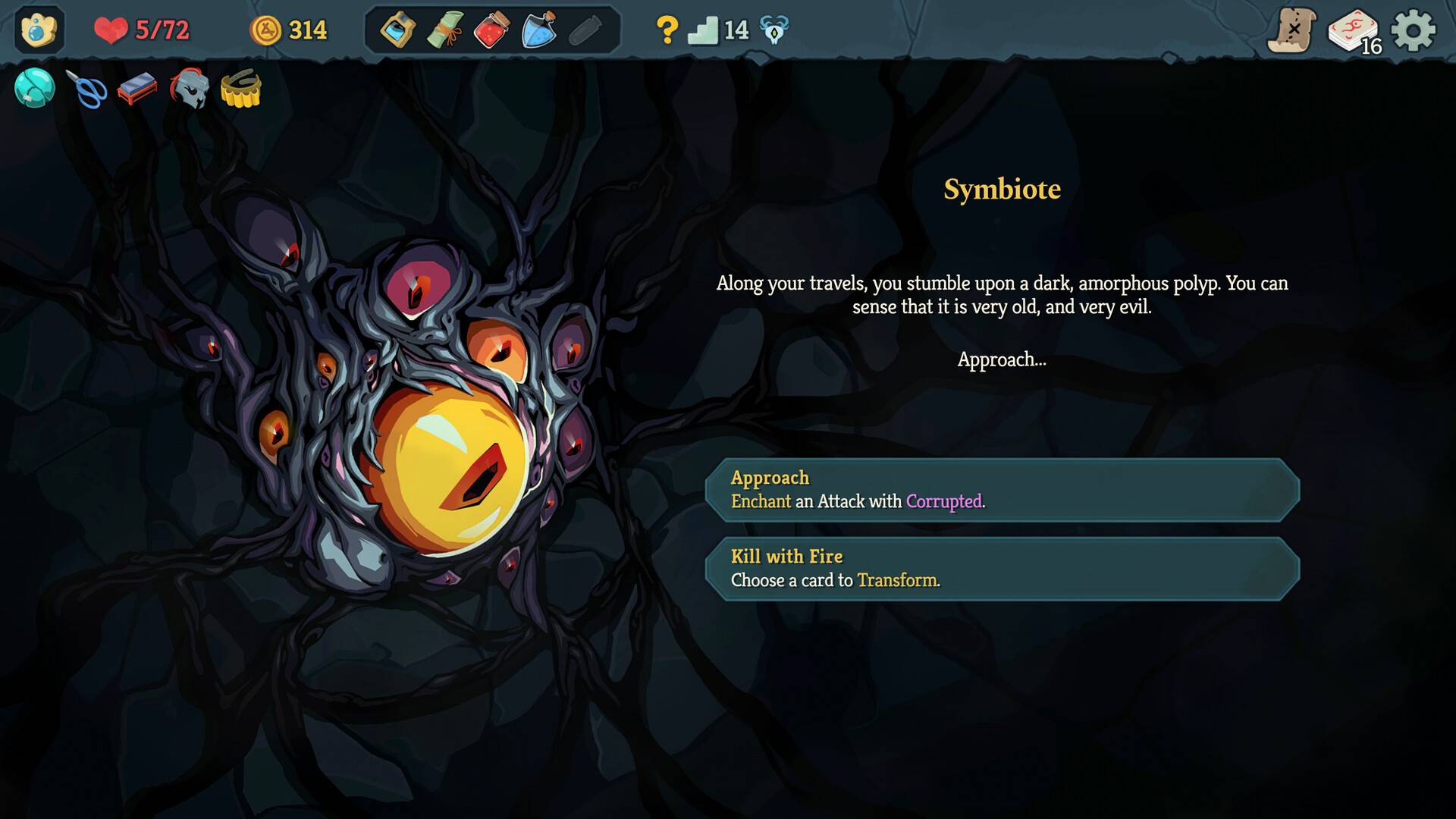Click the question mark room icon
Image resolution: width=1456 pixels, height=819 pixels.
[666, 30]
